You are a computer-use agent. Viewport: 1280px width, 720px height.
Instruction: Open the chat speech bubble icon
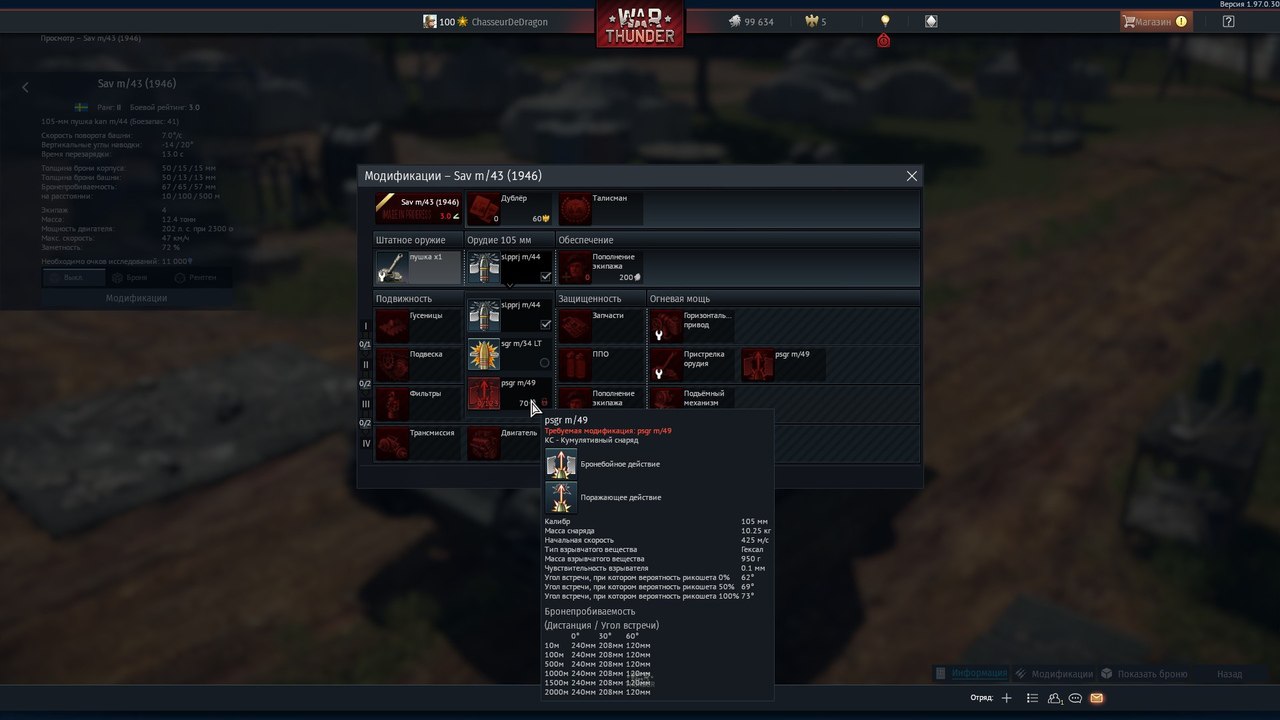(1076, 698)
